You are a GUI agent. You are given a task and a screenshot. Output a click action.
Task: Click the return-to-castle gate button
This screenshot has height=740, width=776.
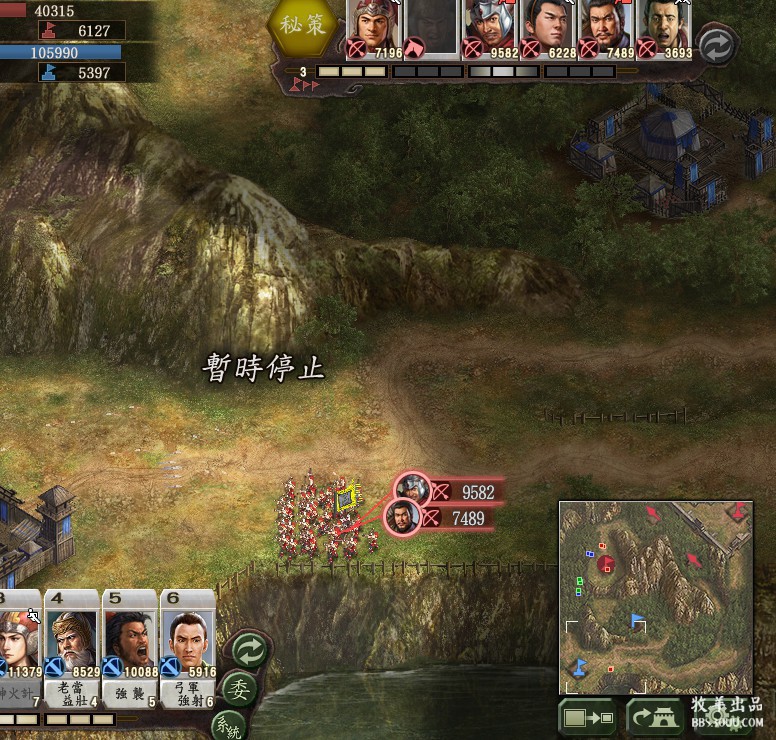pyautogui.click(x=655, y=717)
